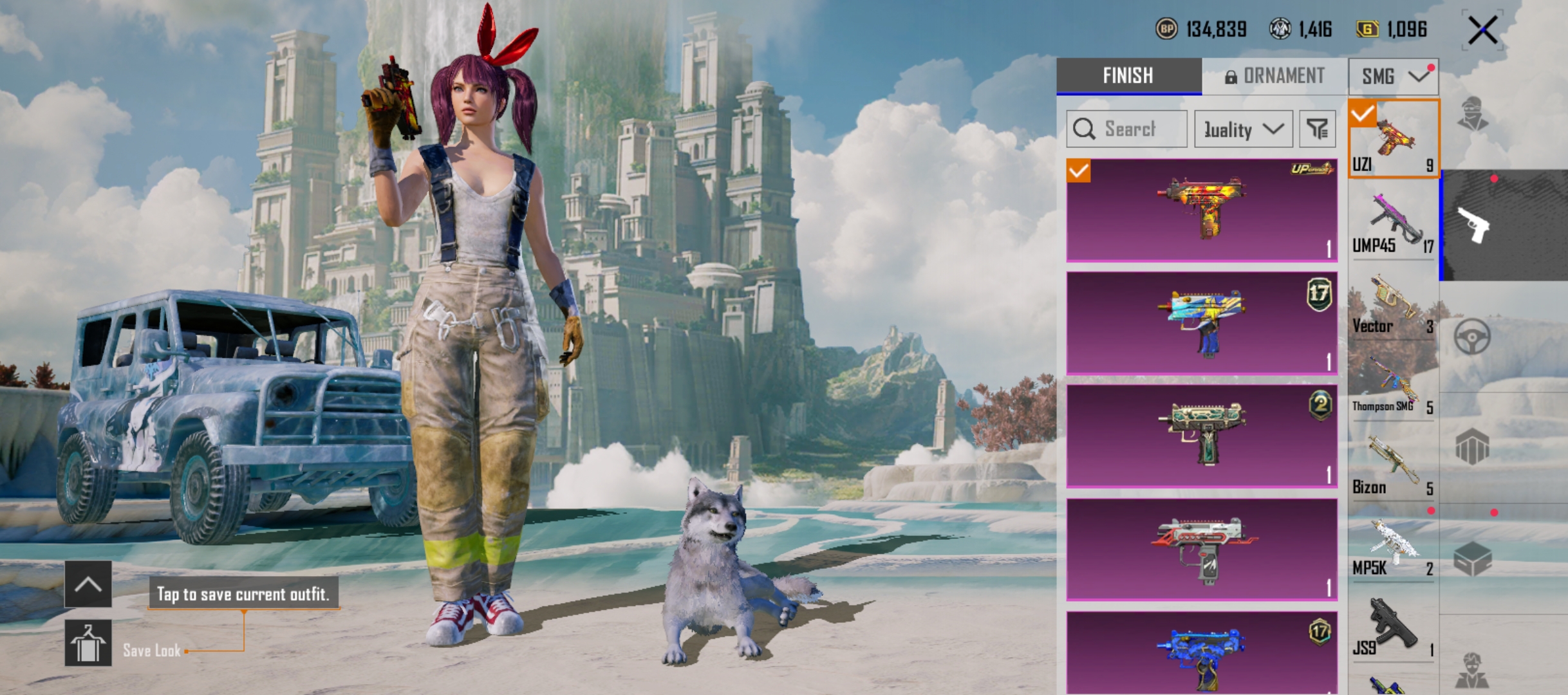
Task: Tap the Save Look hanger button
Action: coord(88,643)
